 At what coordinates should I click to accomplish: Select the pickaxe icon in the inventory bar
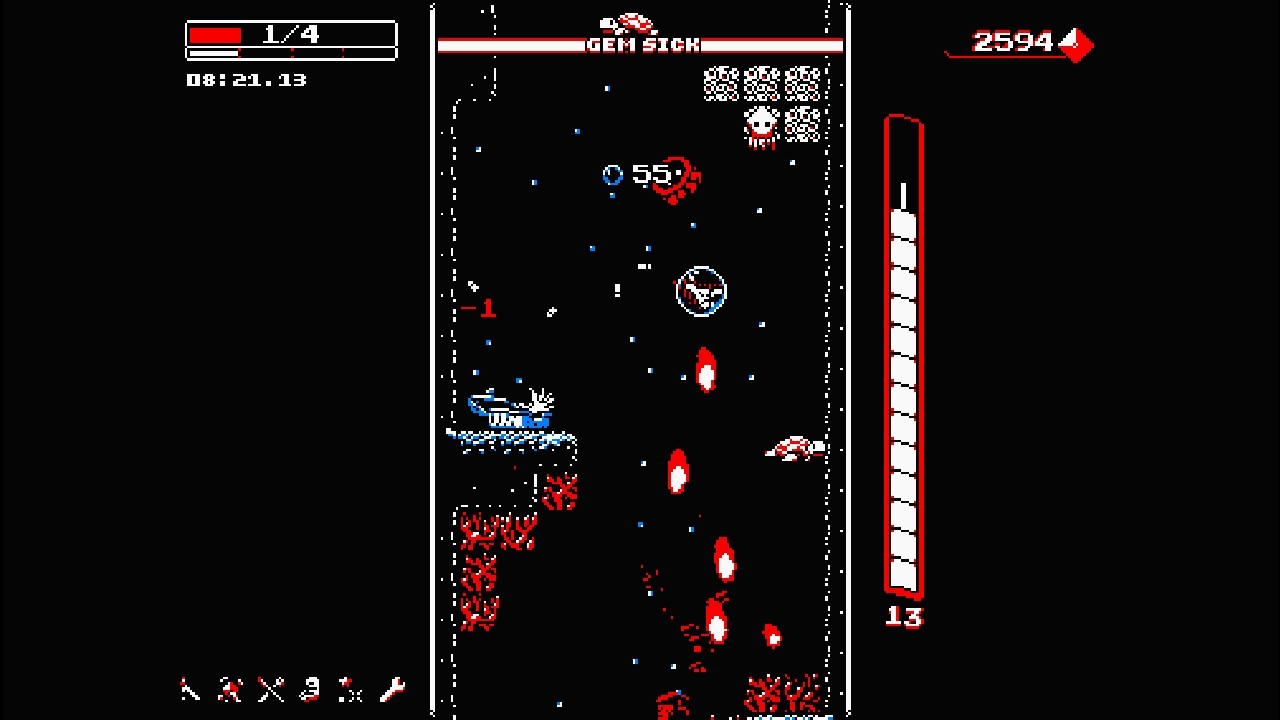point(190,690)
